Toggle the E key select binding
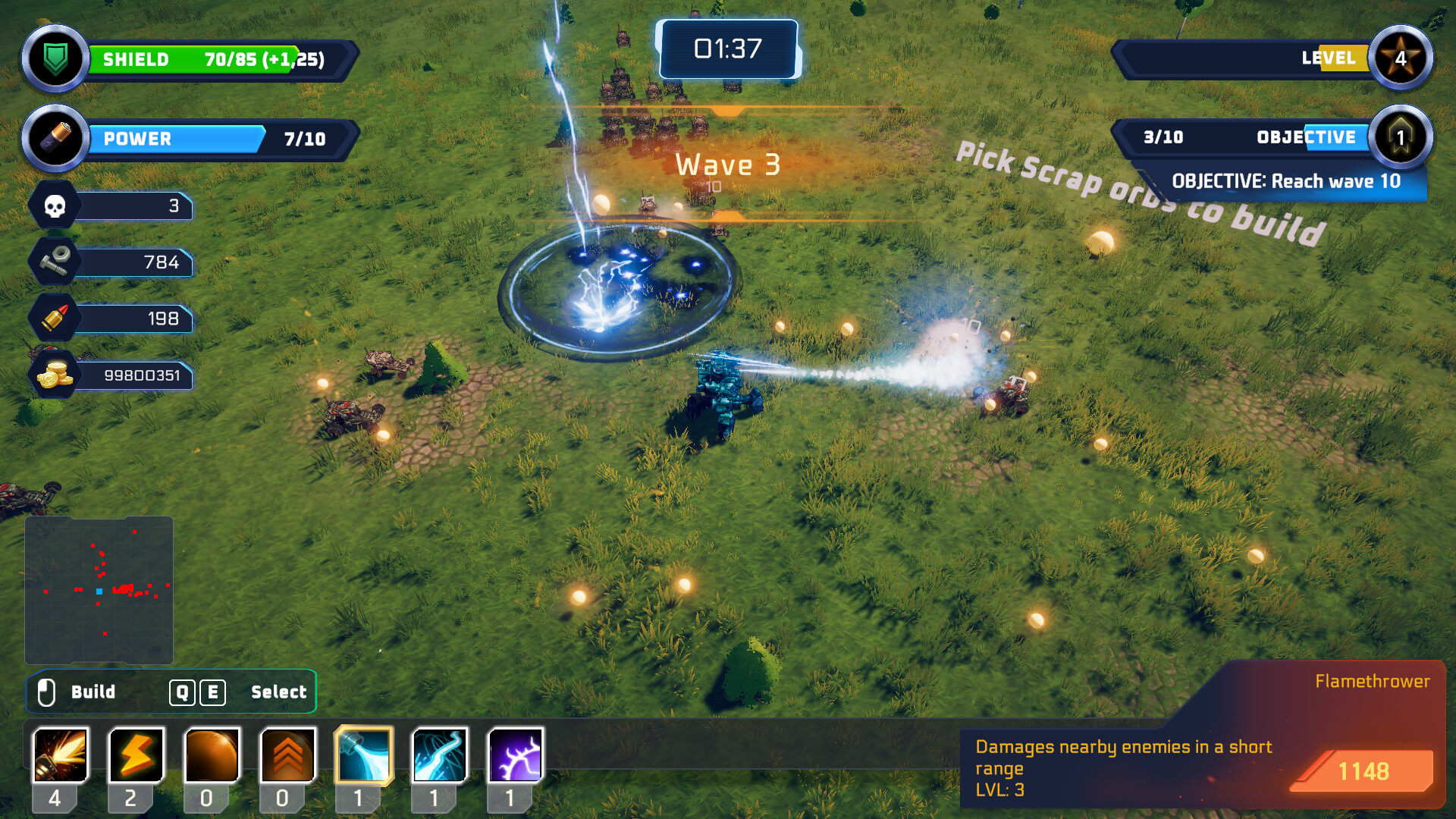The height and width of the screenshot is (819, 1456). point(213,692)
